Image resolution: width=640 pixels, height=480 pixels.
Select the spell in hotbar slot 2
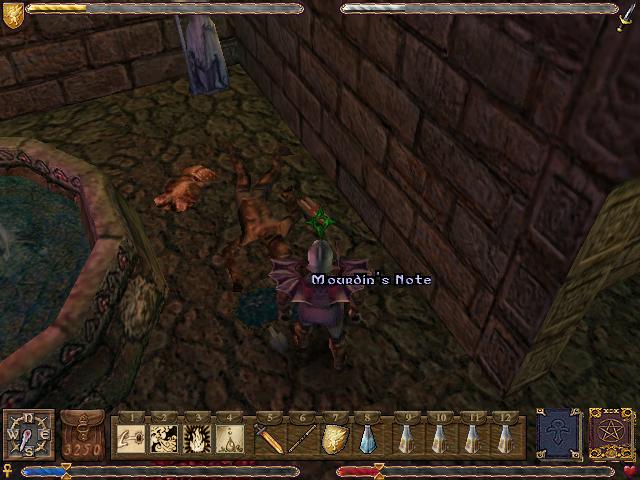point(165,438)
